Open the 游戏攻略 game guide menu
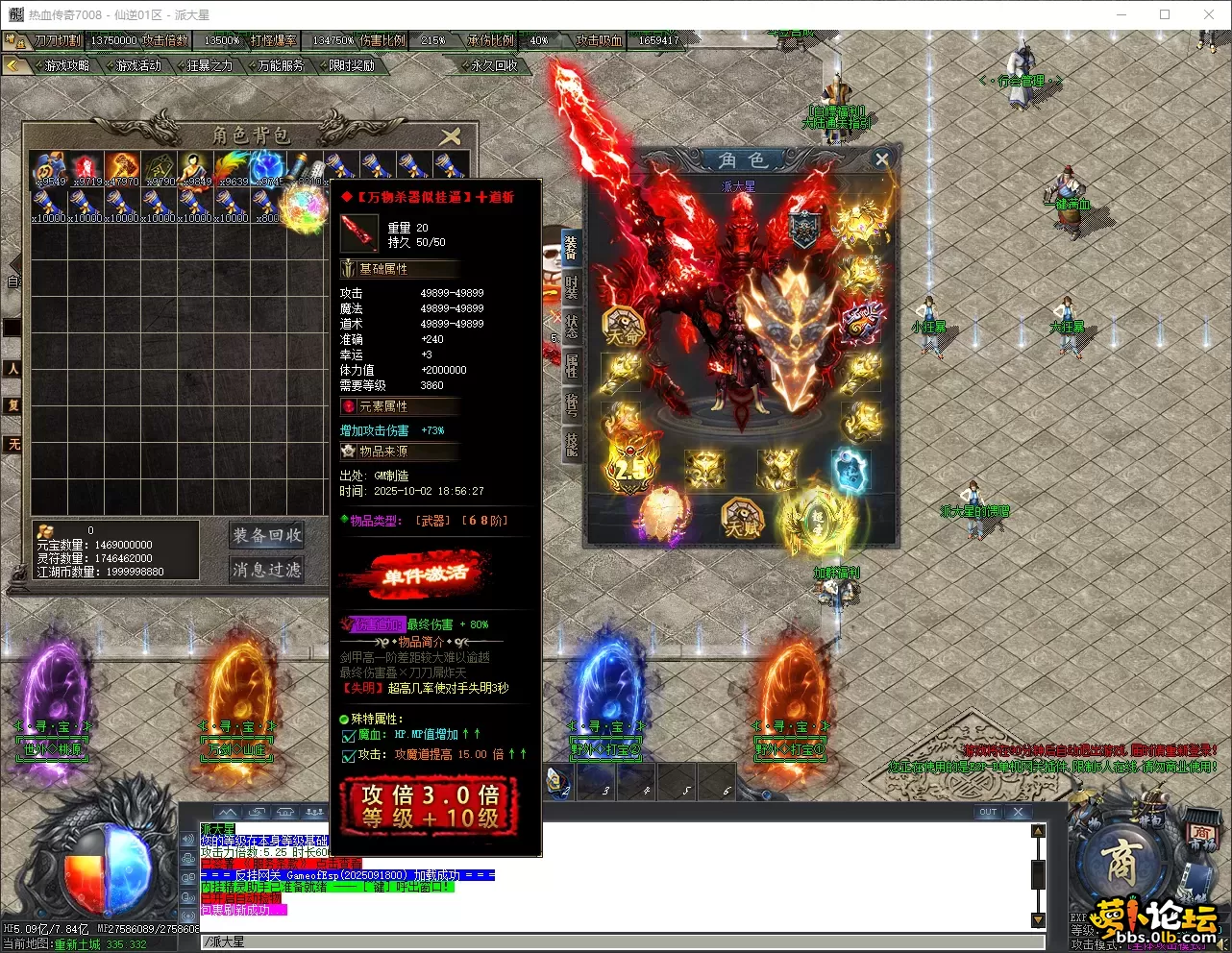1232x953 pixels. (67, 65)
